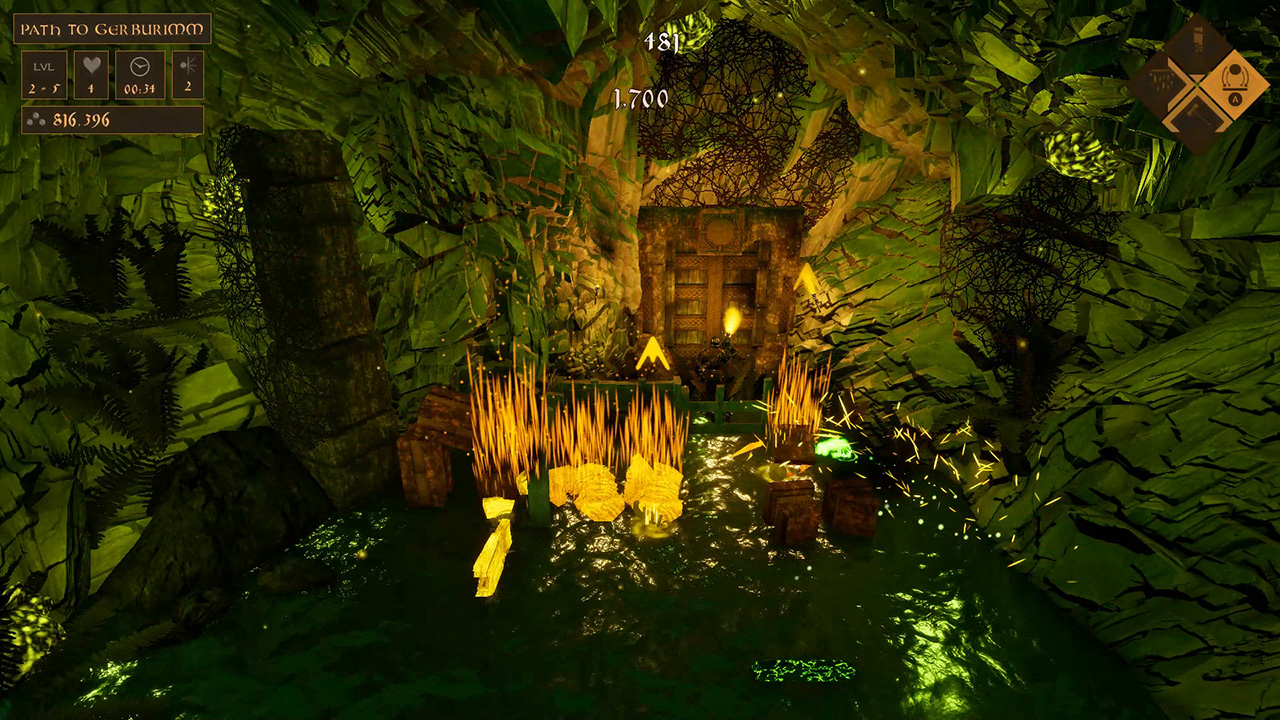This screenshot has width=1280, height=720.
Task: Select the hammer tool in the radial menu
Action: click(x=1195, y=112)
